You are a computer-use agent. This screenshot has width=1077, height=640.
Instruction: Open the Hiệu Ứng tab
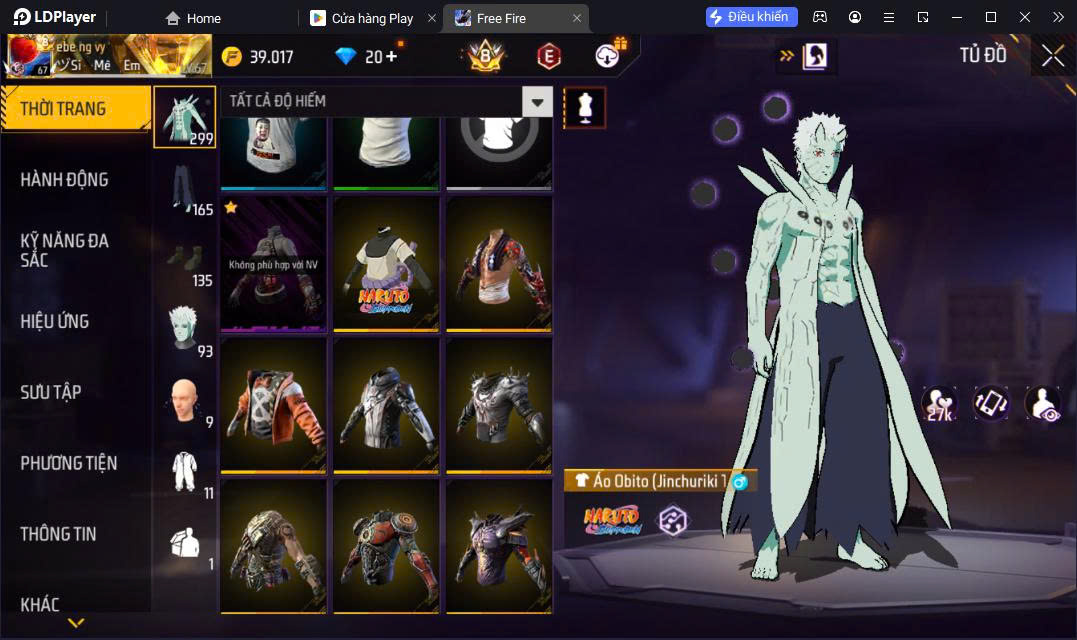click(55, 321)
